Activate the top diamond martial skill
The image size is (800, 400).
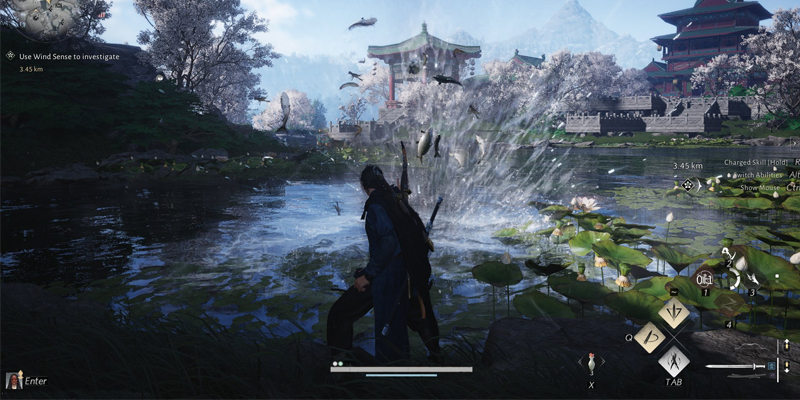coord(672,313)
